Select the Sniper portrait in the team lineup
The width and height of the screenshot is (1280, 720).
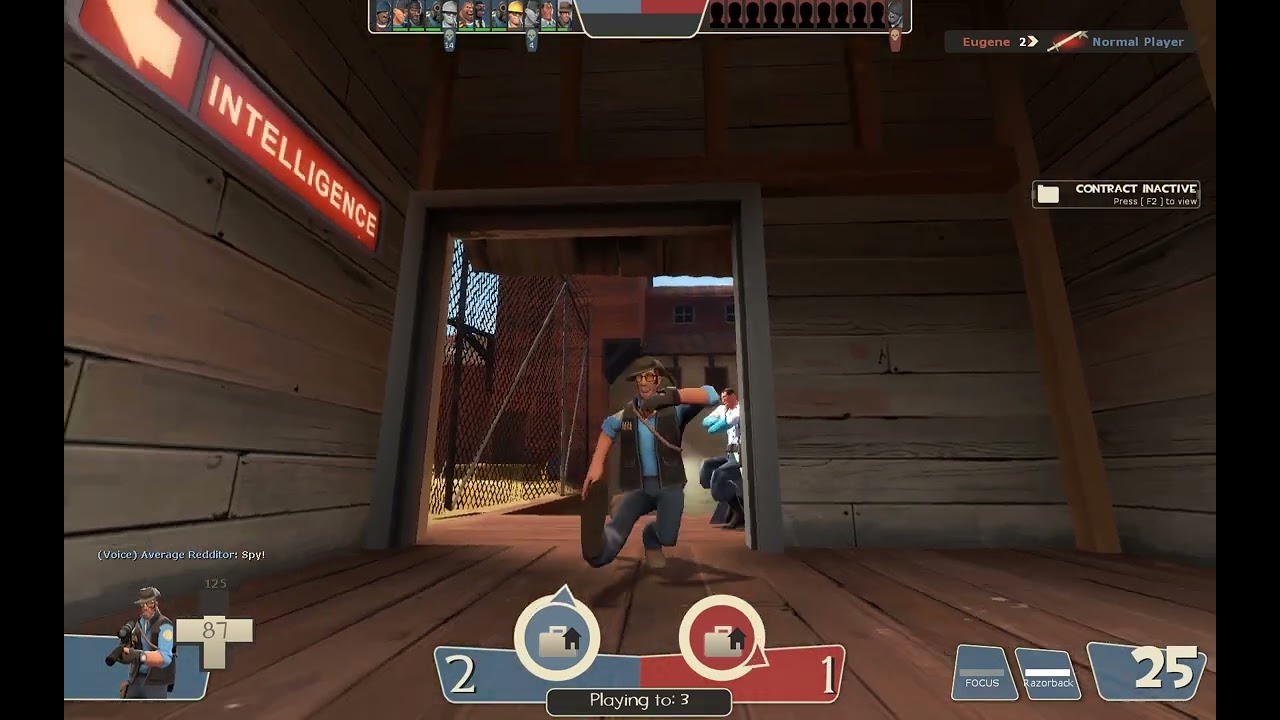[563, 16]
